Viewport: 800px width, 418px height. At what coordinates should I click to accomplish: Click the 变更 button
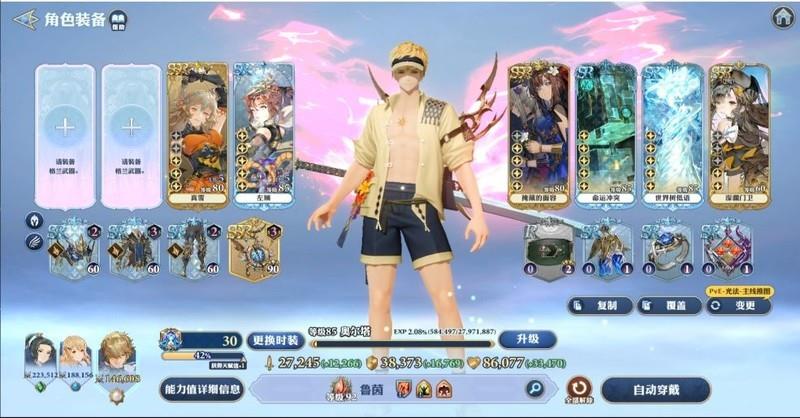click(x=738, y=305)
